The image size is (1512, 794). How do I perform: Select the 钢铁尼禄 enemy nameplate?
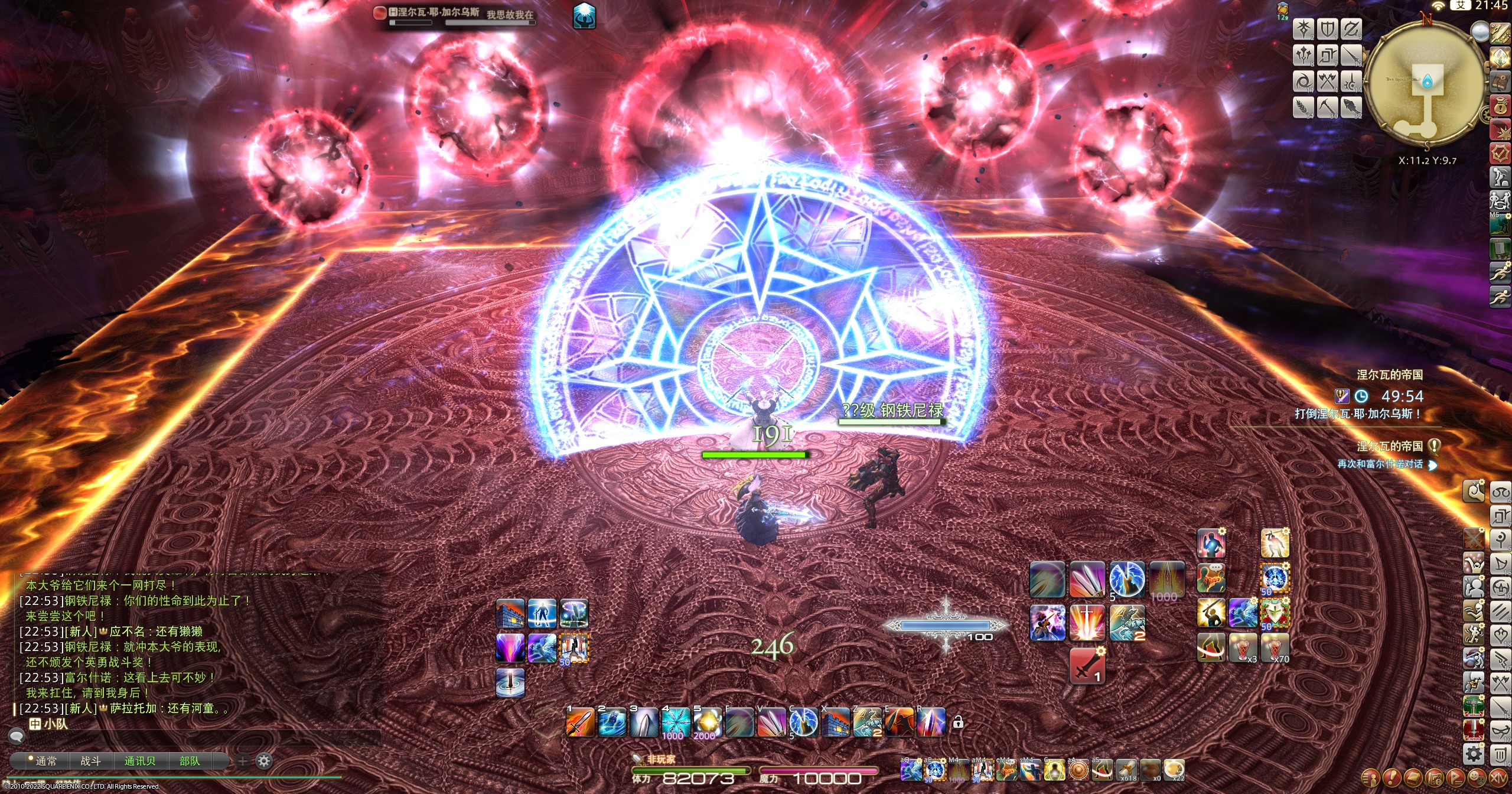pos(892,411)
